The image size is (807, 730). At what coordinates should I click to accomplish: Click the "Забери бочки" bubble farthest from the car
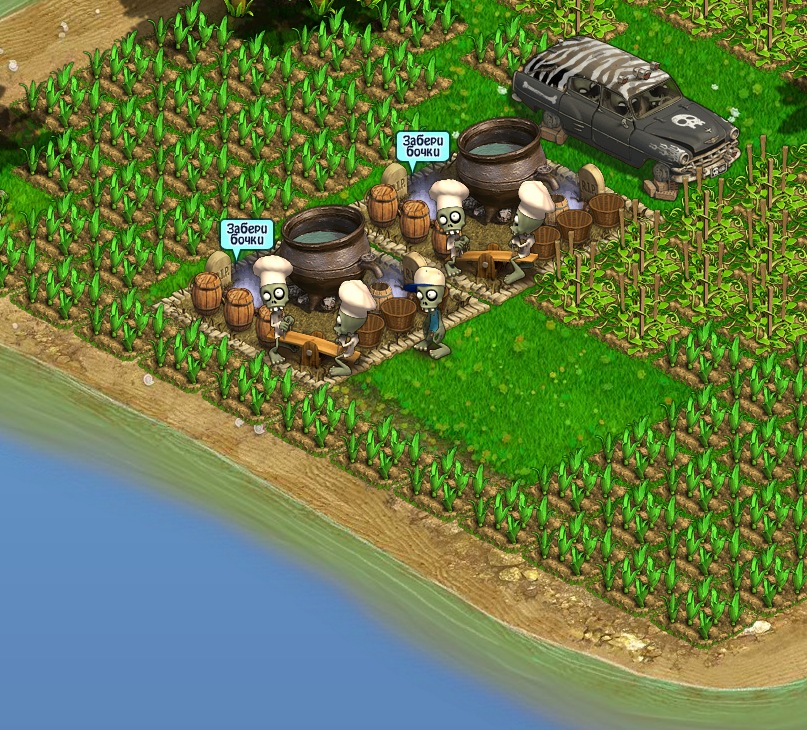click(x=246, y=235)
